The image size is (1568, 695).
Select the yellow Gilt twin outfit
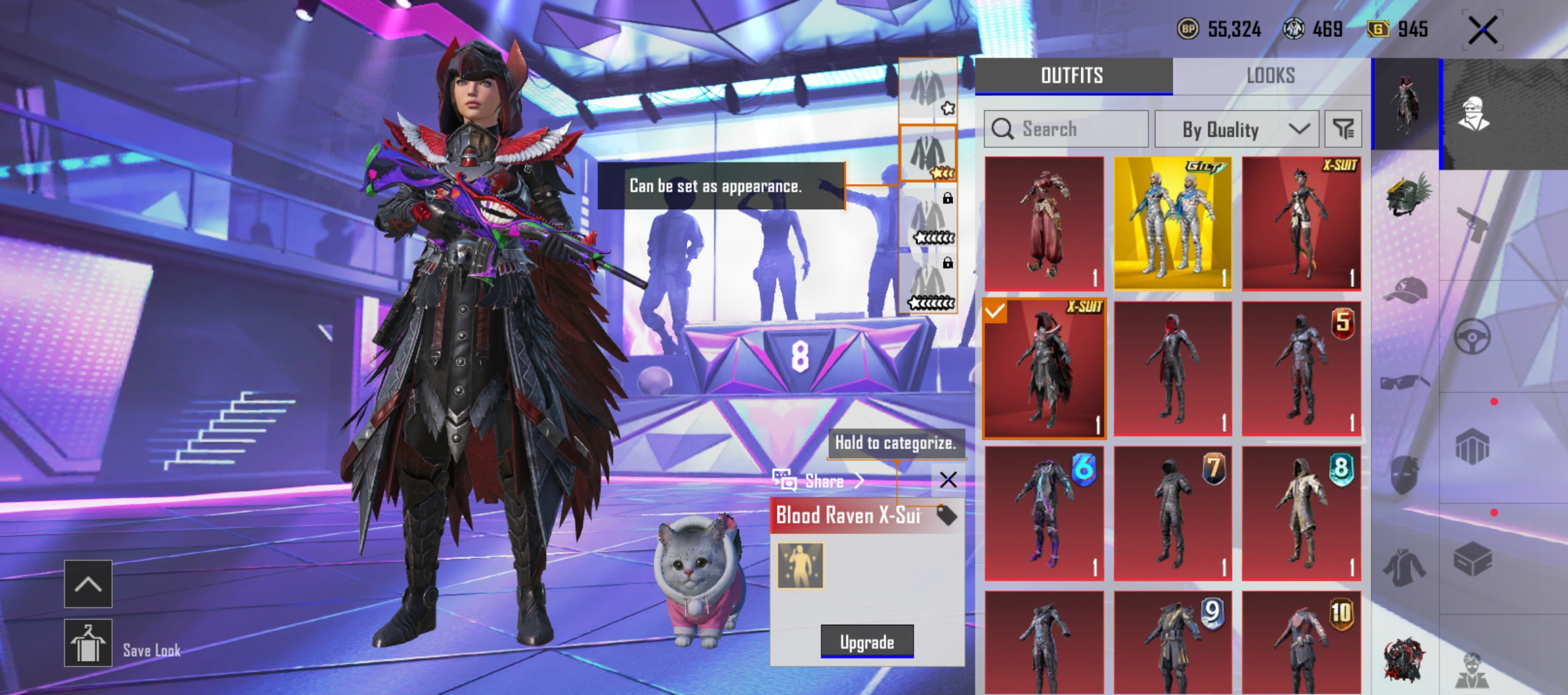1172,223
